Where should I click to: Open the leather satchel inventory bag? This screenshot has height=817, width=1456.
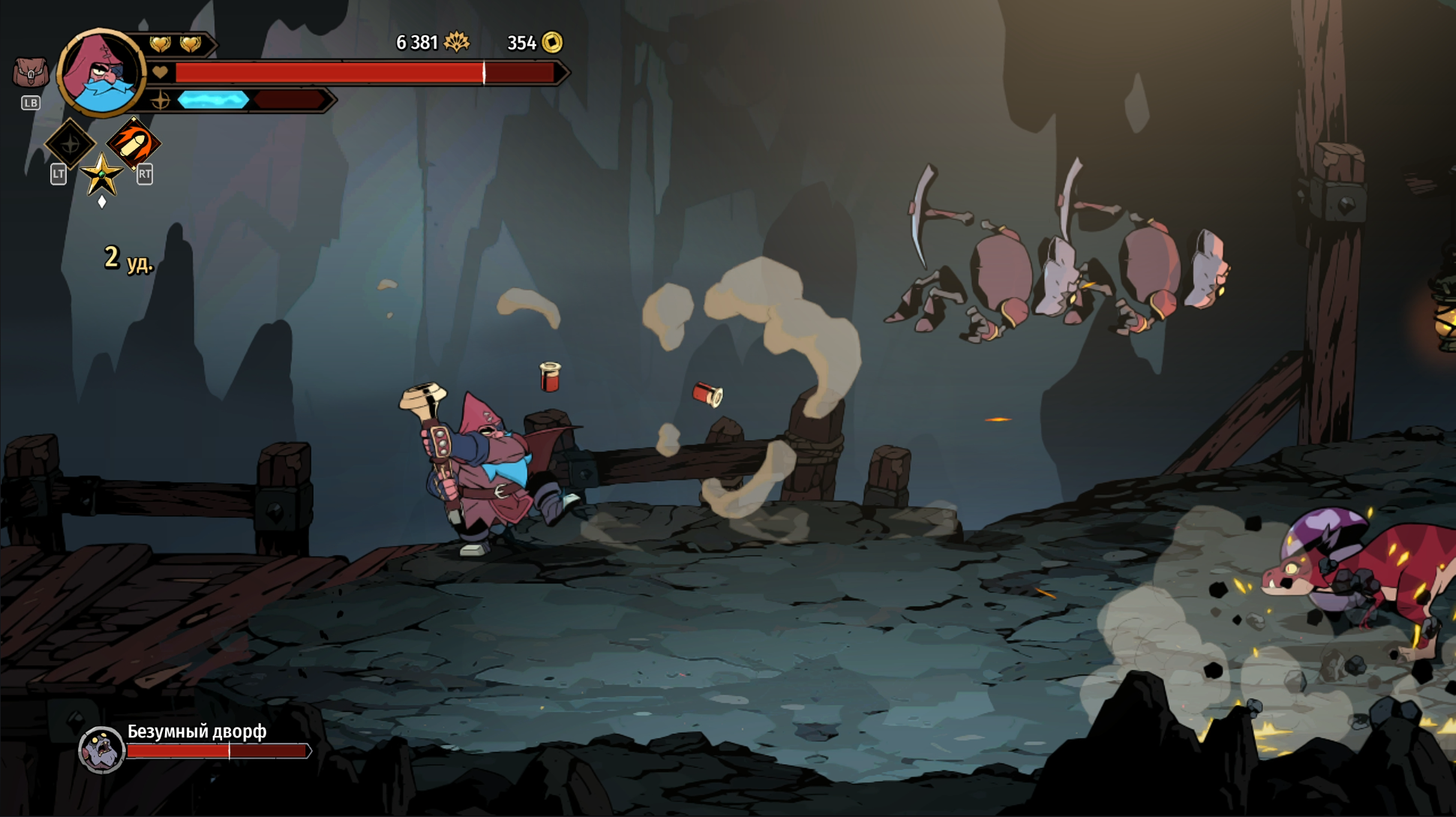point(30,73)
